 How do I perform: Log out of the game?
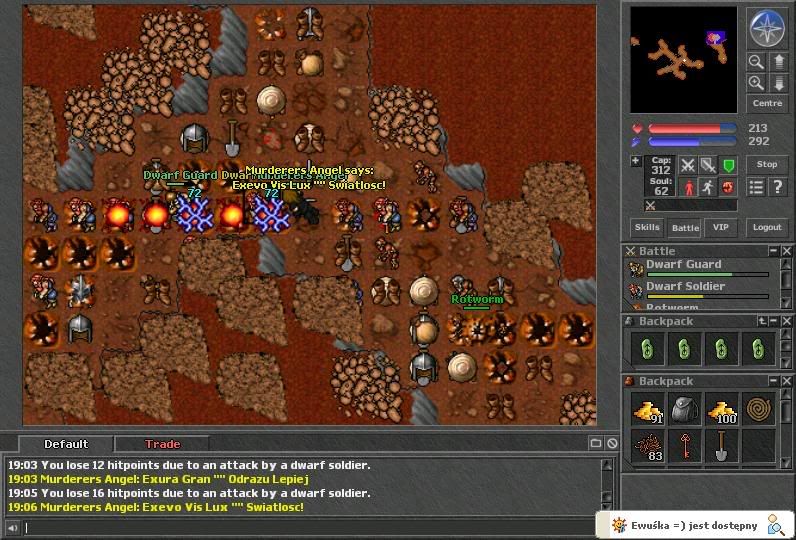pos(766,228)
